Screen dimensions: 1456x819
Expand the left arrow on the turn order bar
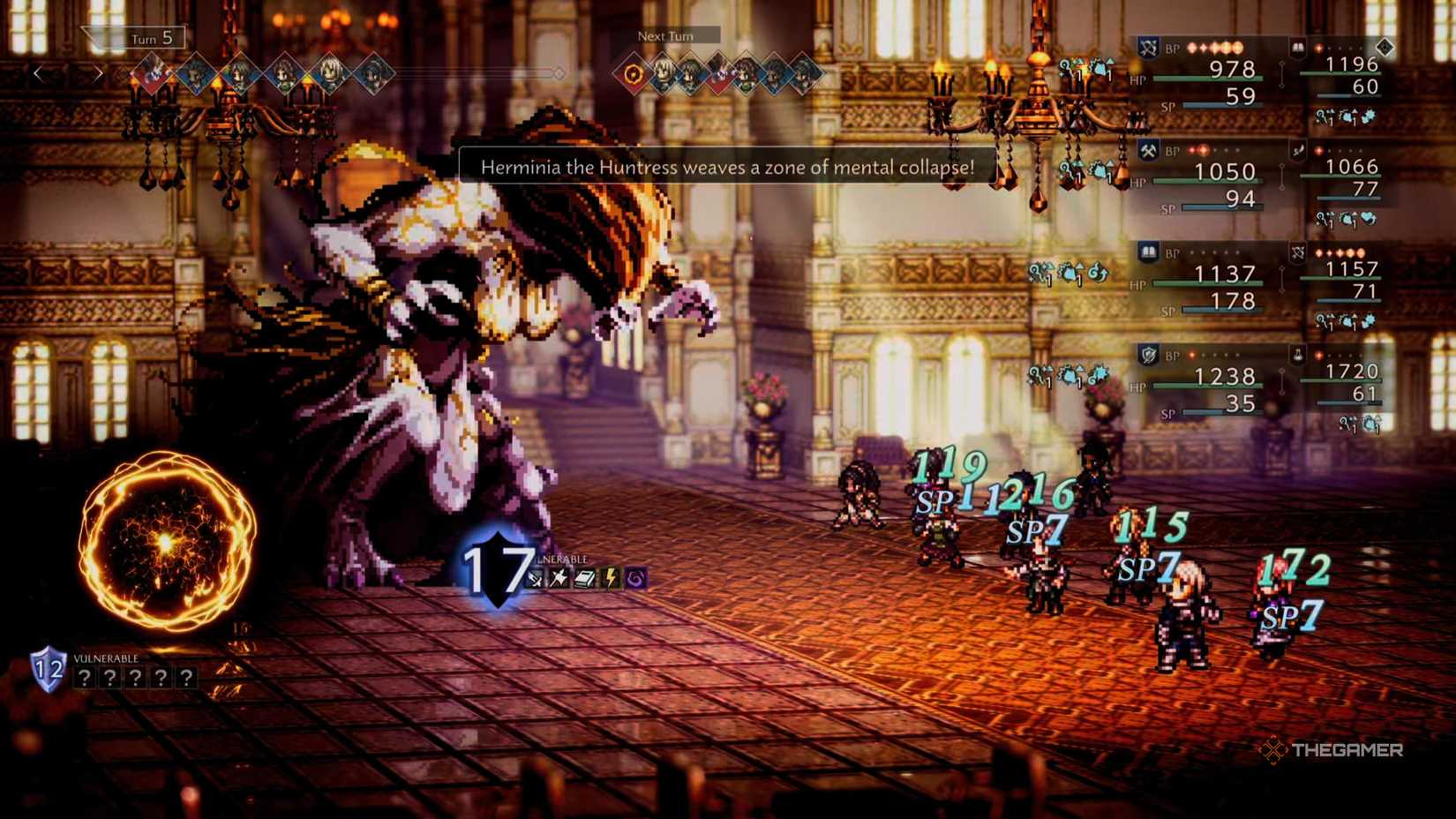pos(36,72)
